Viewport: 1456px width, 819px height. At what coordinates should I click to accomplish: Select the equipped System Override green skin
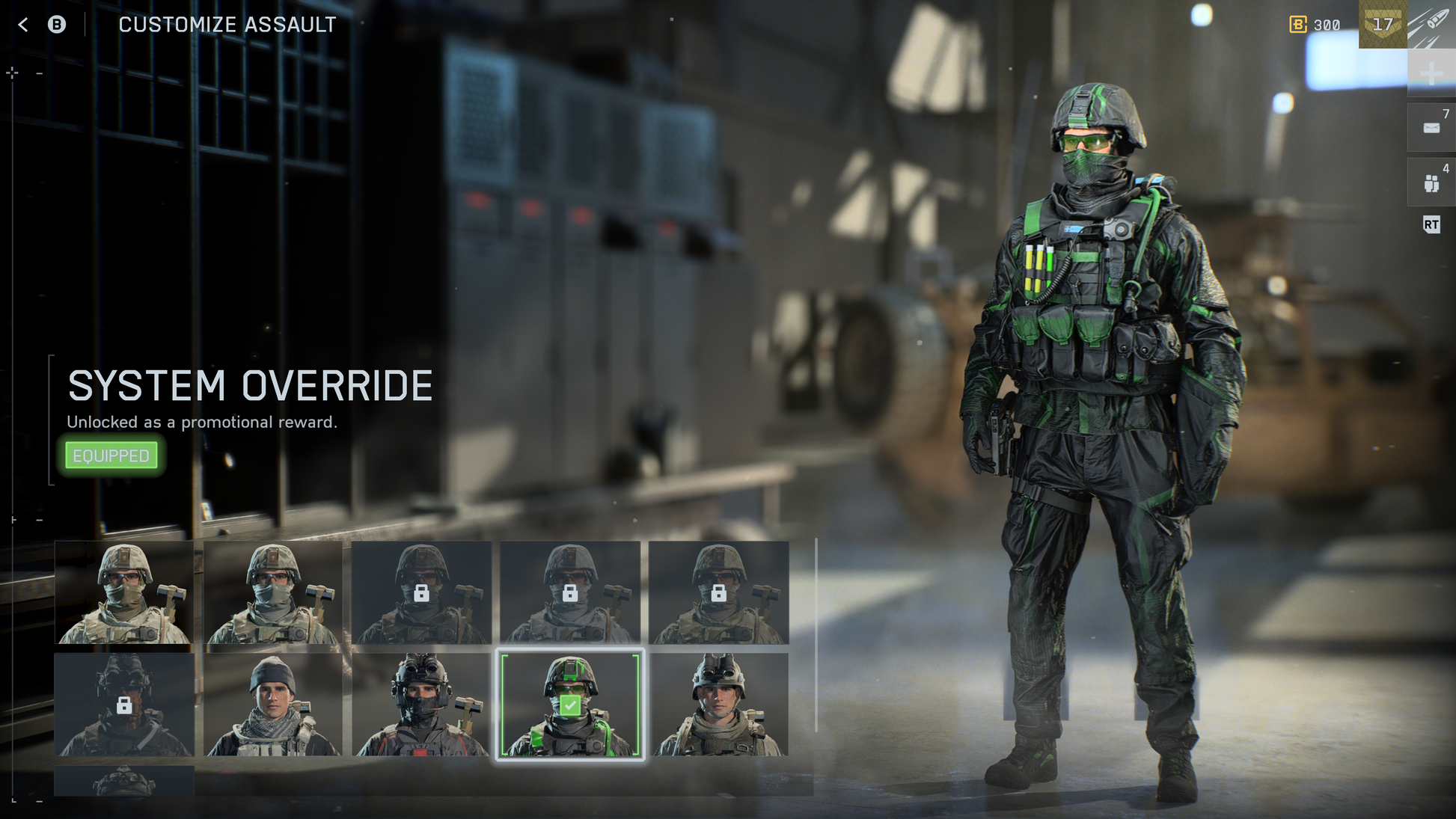[569, 704]
